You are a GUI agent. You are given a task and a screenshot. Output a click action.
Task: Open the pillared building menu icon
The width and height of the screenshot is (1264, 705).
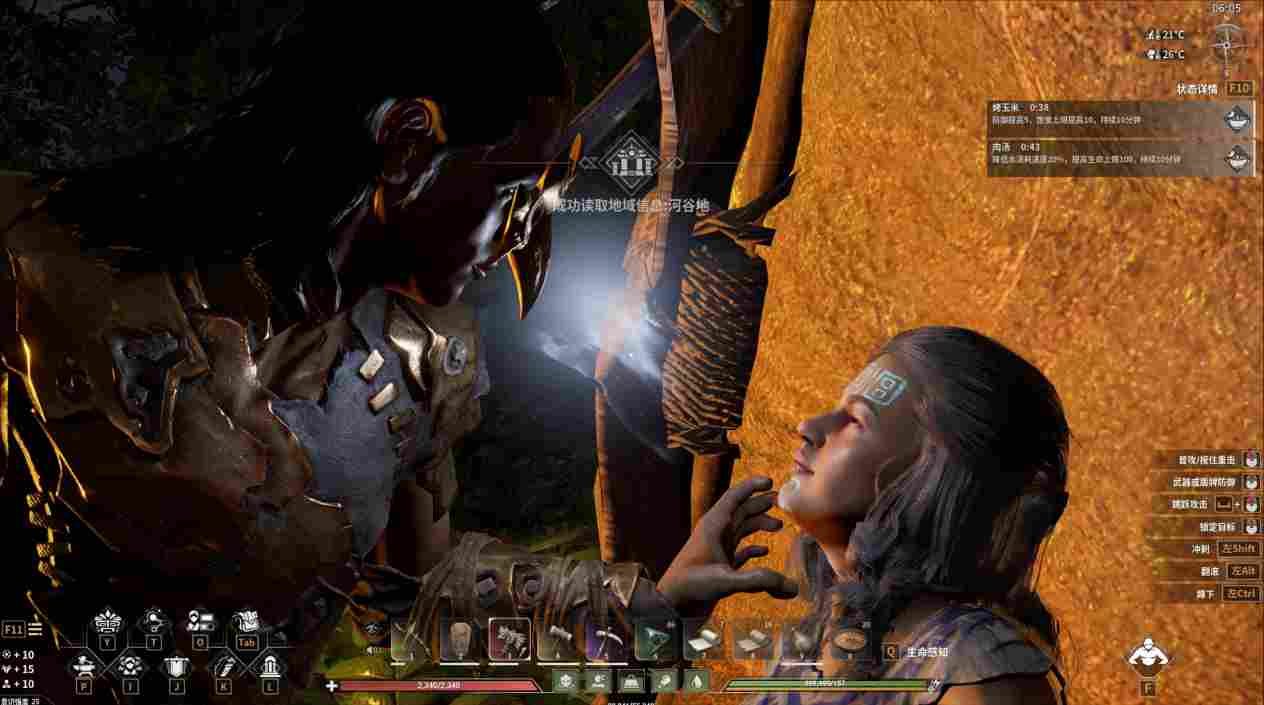pyautogui.click(x=269, y=665)
